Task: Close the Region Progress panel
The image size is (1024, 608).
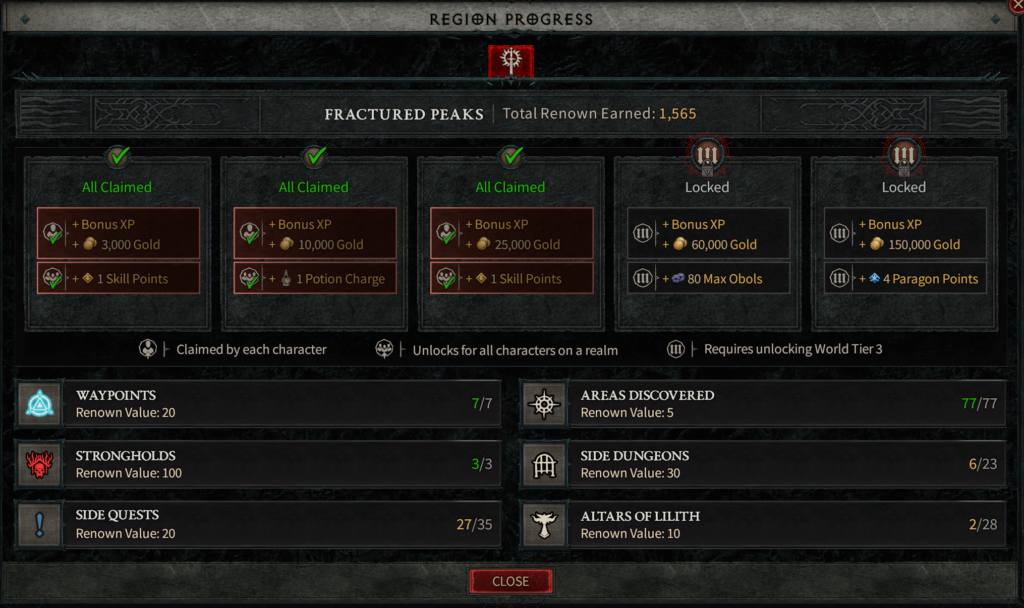Action: click(x=510, y=581)
